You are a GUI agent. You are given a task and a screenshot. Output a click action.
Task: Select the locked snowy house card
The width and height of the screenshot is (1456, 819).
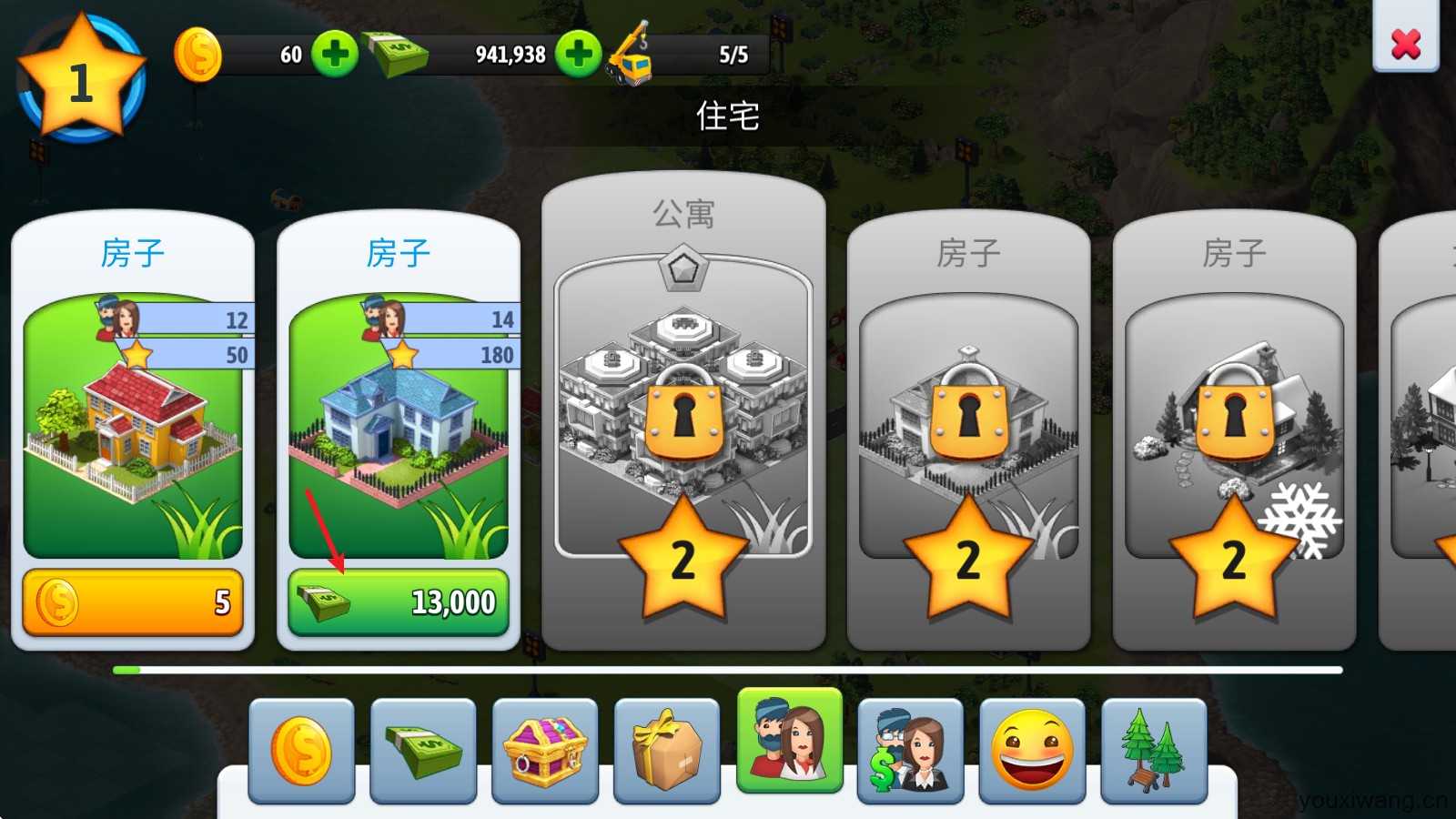pos(1234,428)
